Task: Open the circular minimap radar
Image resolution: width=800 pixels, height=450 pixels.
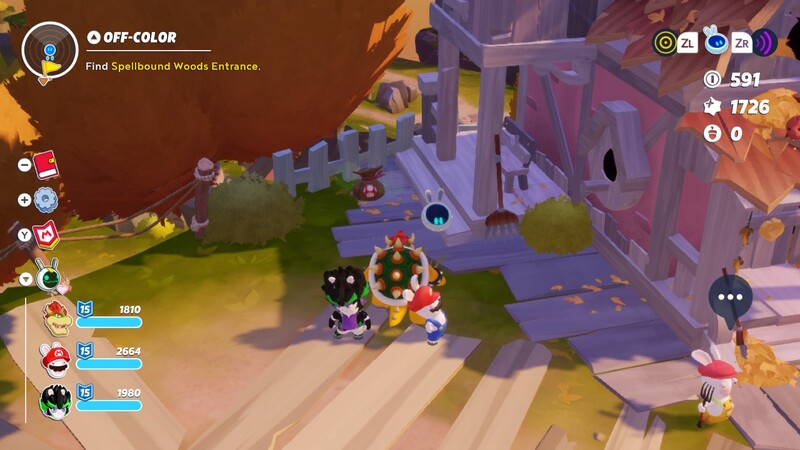Action: 49,50
